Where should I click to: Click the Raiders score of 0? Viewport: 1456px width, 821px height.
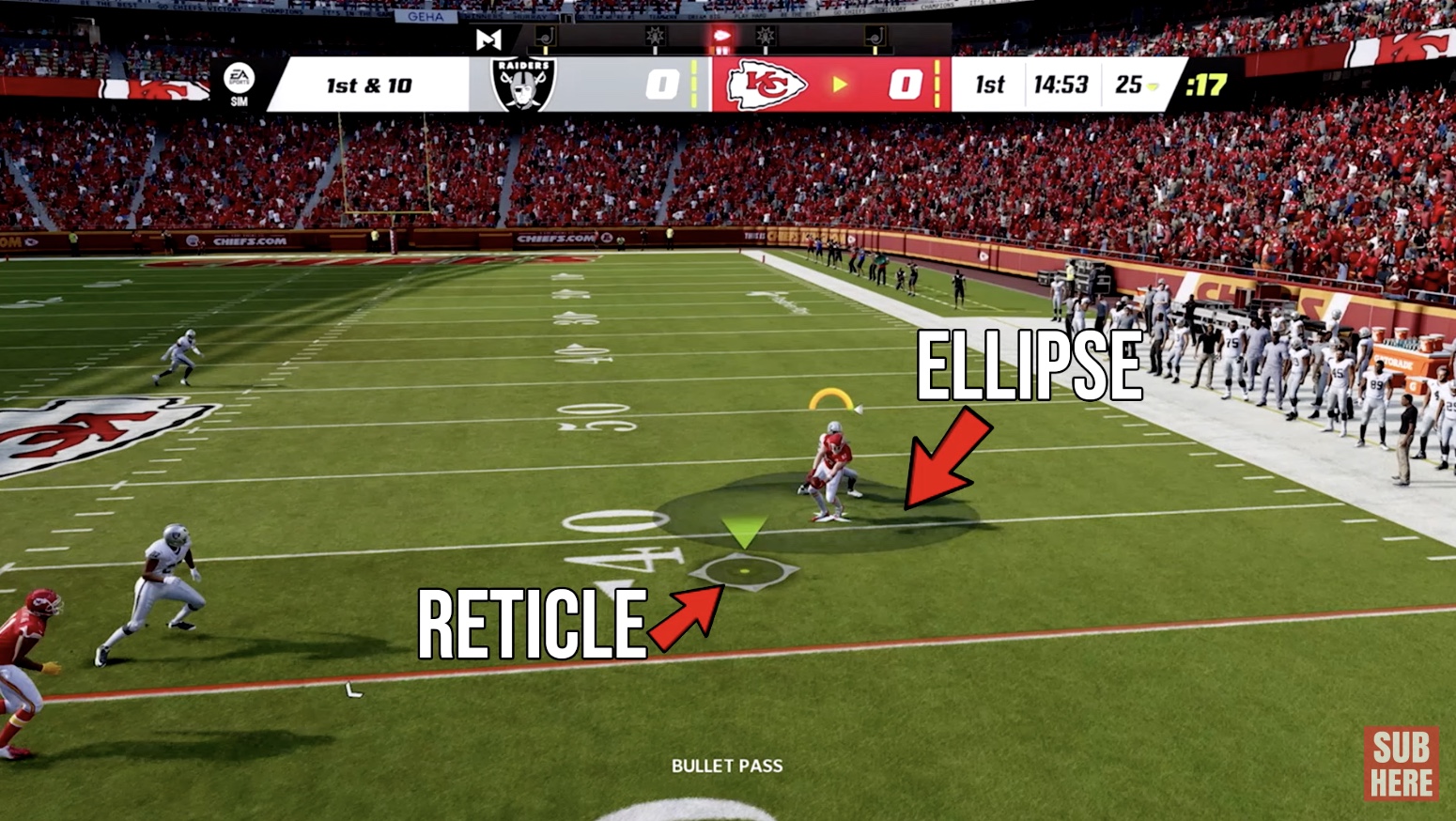[x=661, y=85]
